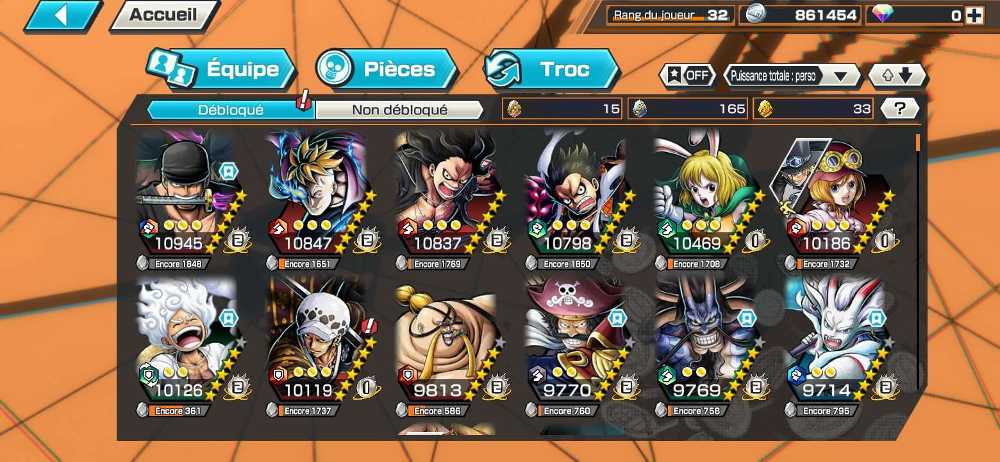This screenshot has height=462, width=1000.
Task: Toggle the OFF favorites filter
Action: pyautogui.click(x=689, y=75)
